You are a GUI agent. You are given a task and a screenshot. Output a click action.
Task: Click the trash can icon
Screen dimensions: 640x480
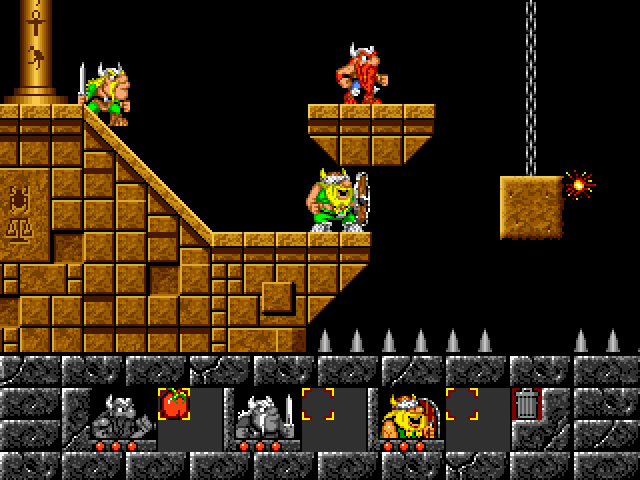526,404
